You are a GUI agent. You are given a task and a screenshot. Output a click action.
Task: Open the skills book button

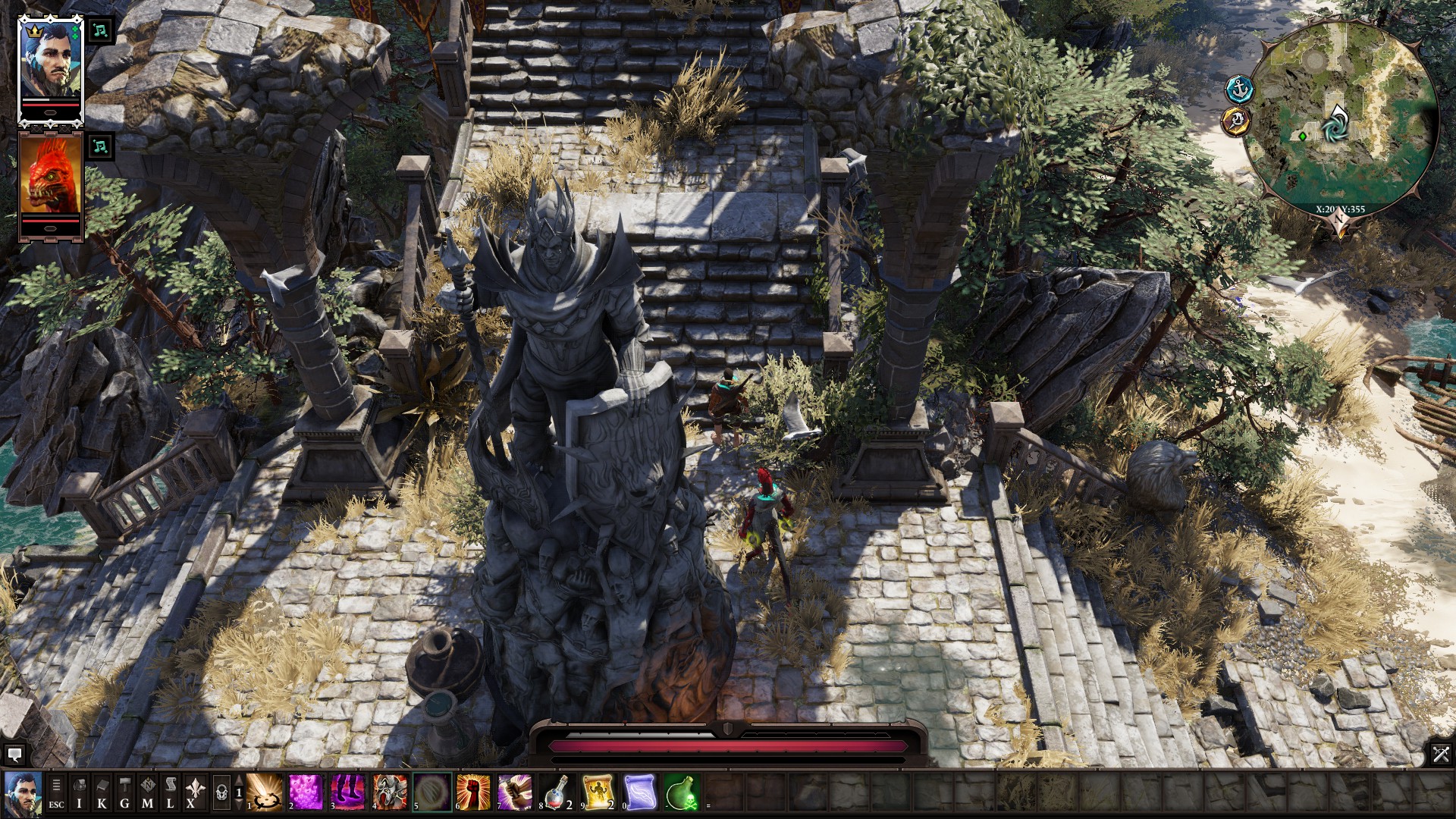coord(102,793)
